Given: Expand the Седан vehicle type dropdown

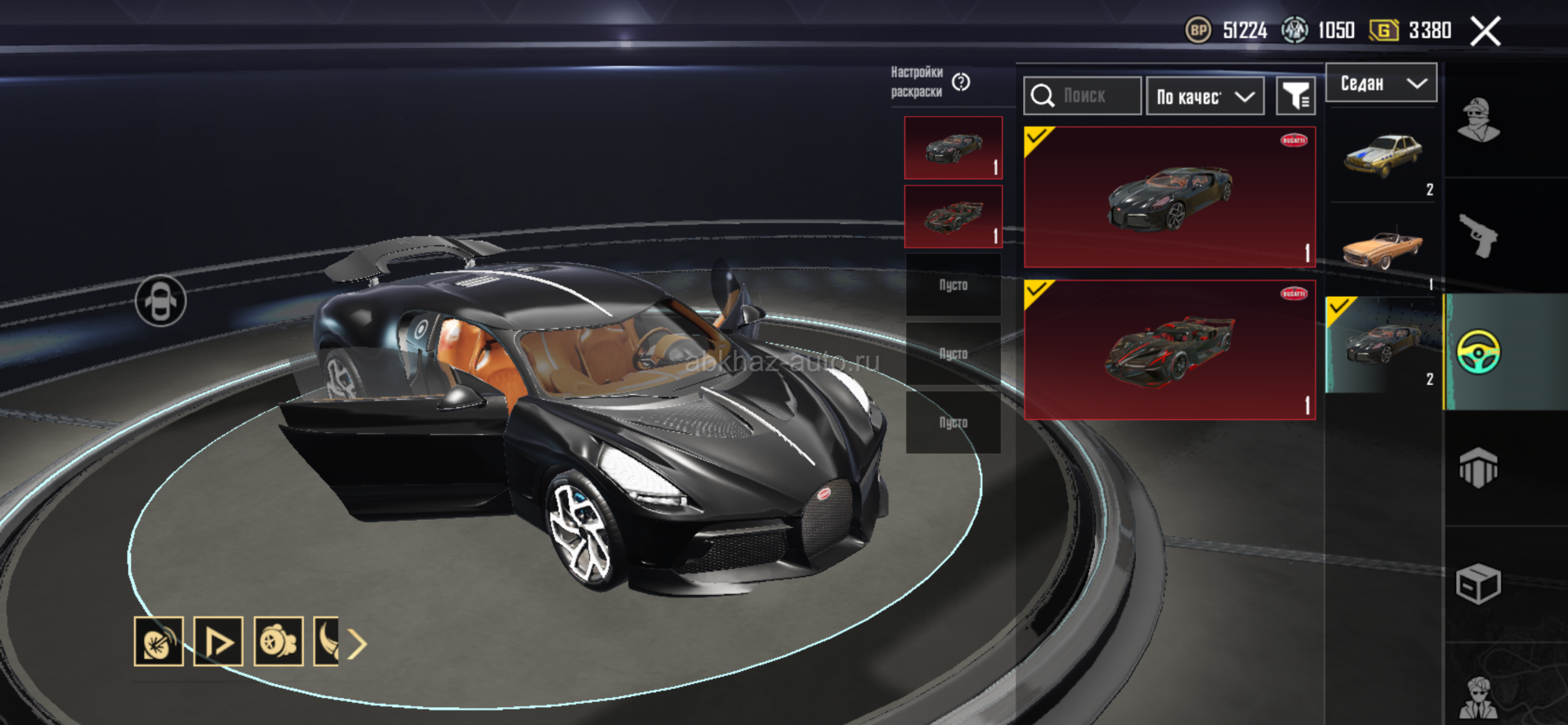Looking at the screenshot, I should pyautogui.click(x=1381, y=83).
